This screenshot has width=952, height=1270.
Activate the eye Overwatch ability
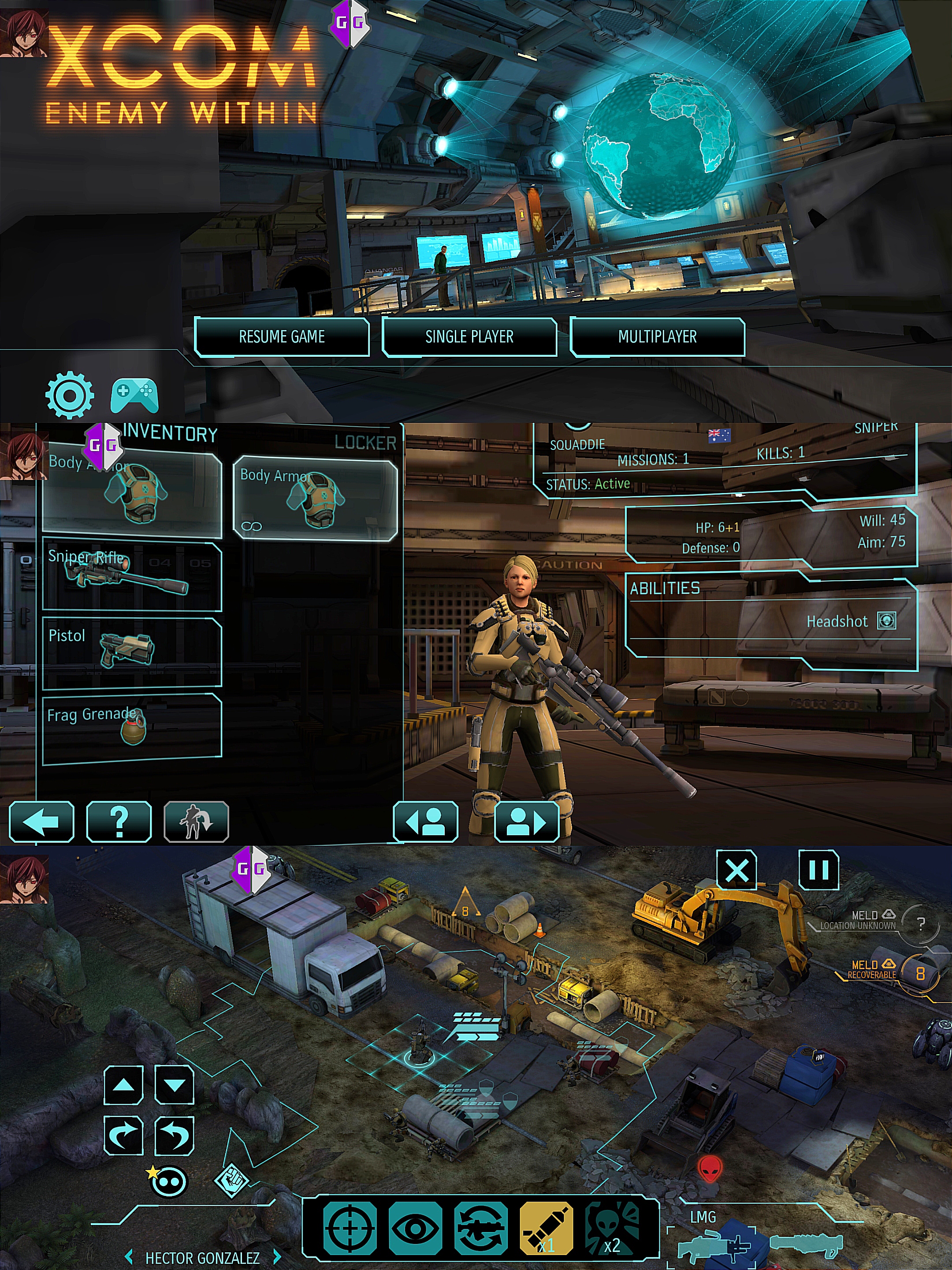coord(415,1229)
